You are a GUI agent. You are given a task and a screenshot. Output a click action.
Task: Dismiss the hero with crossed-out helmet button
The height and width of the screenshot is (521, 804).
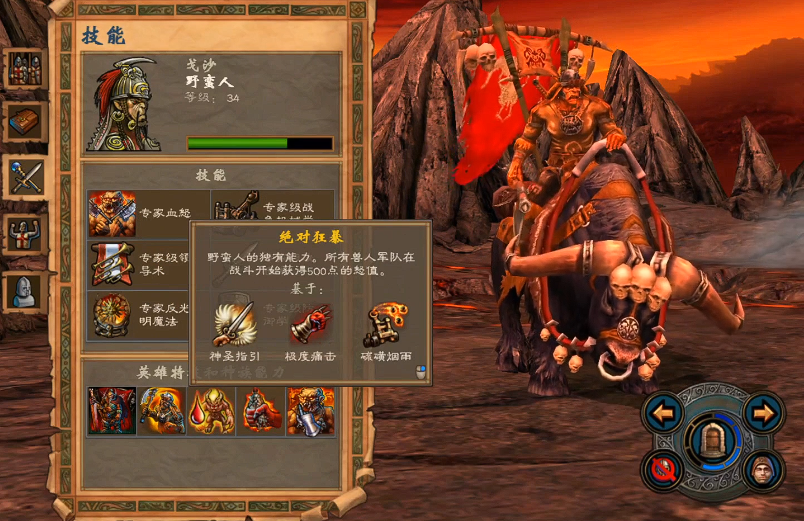662,467
